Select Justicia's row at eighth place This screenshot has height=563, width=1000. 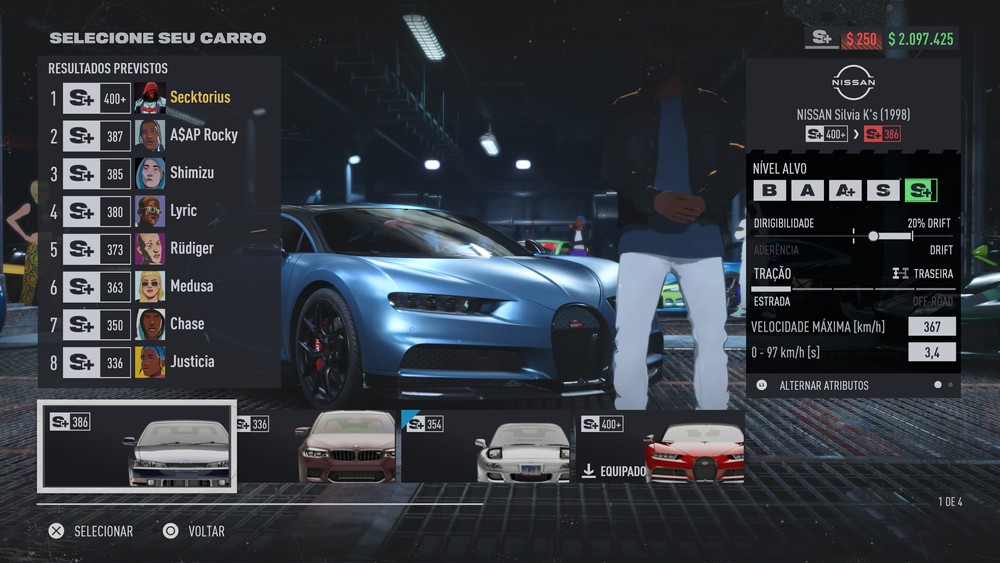pos(158,362)
